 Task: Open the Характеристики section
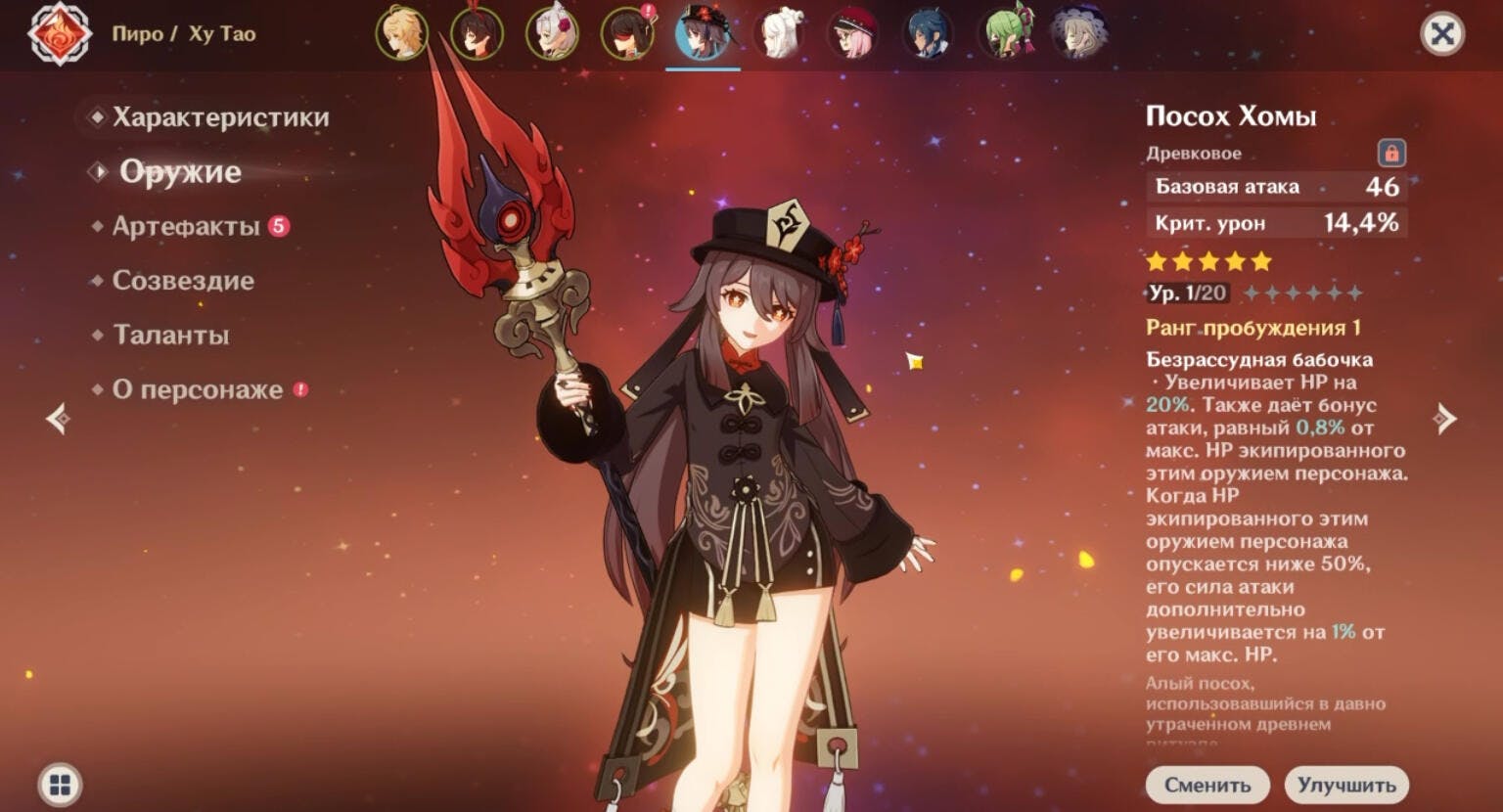coord(220,117)
